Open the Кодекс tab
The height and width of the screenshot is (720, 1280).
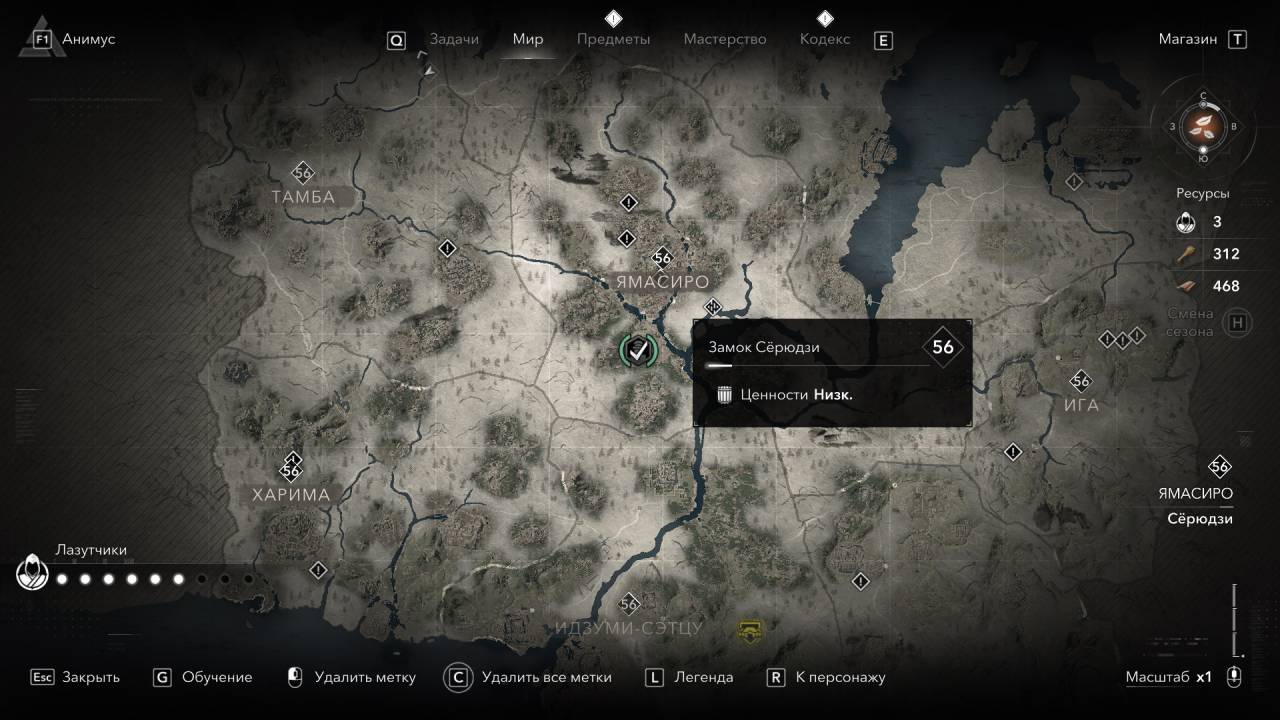[825, 39]
